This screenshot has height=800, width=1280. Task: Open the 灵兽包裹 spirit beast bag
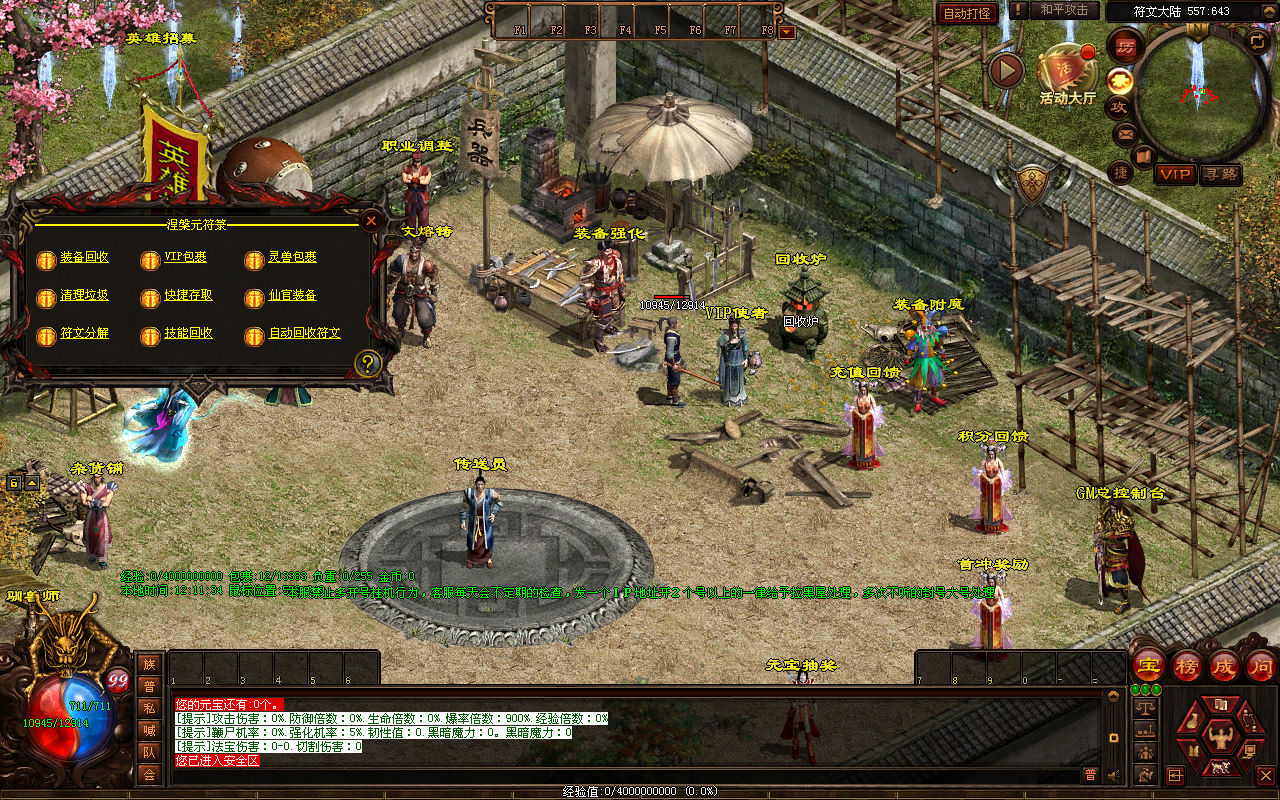coord(292,258)
